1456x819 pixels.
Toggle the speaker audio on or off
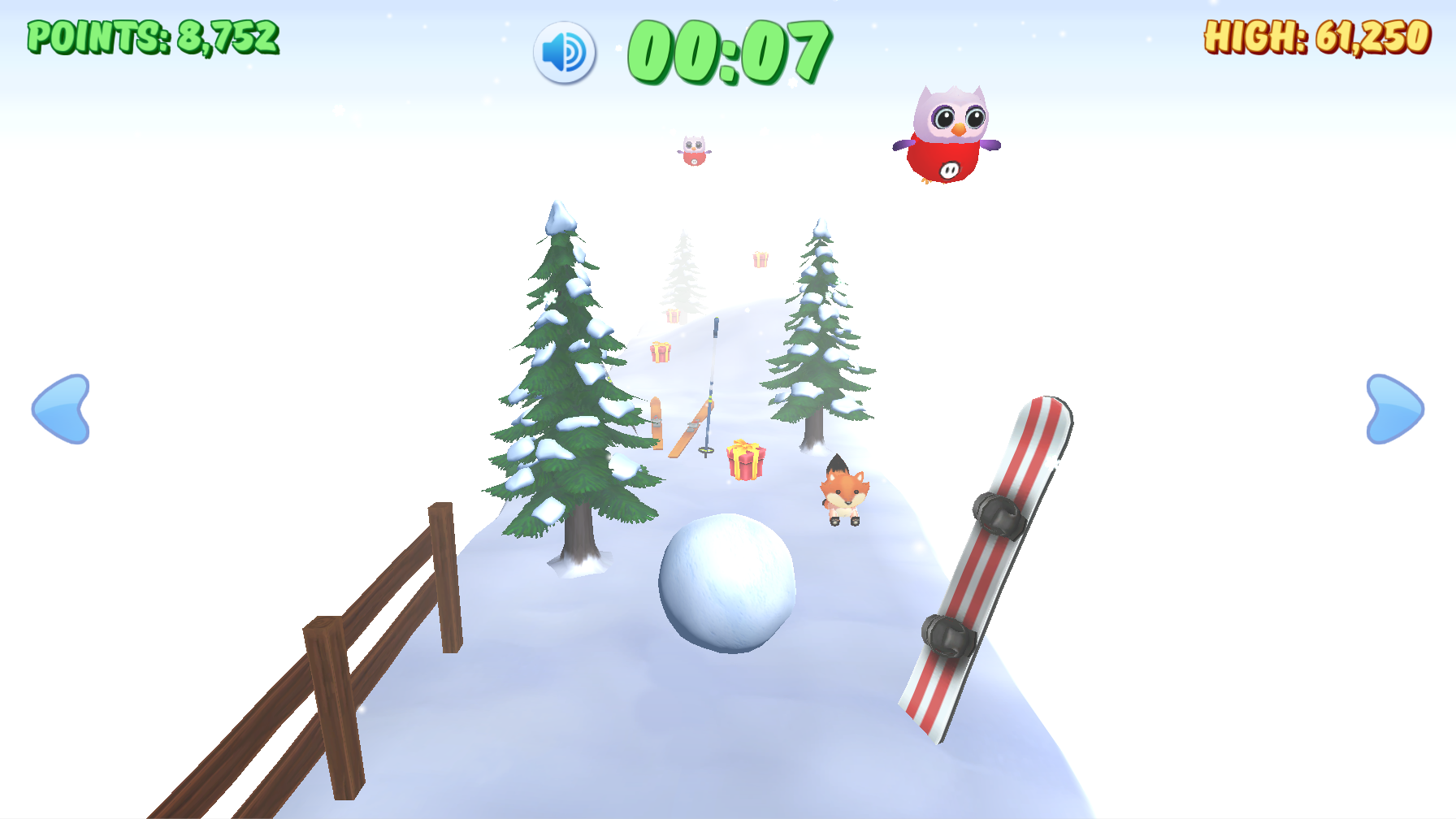click(566, 52)
